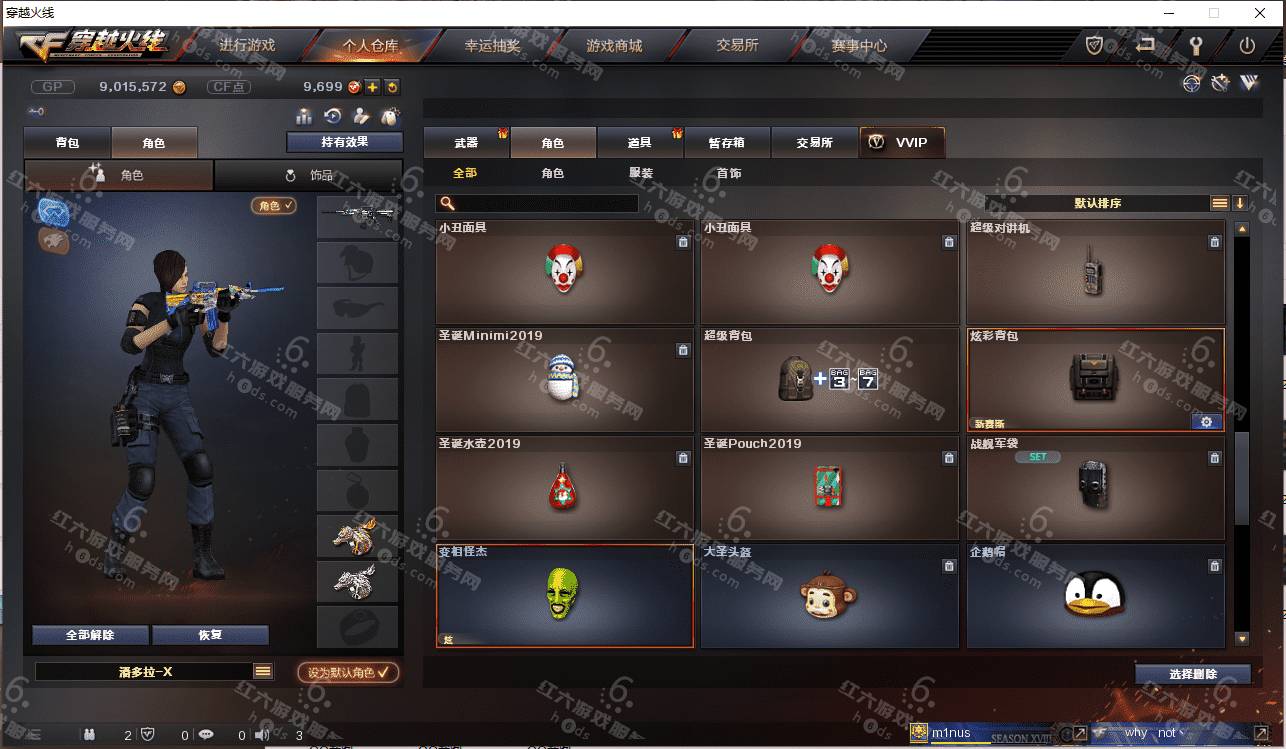Select the 变相怪杰 green mask item
This screenshot has width=1286, height=749.
pos(564,596)
